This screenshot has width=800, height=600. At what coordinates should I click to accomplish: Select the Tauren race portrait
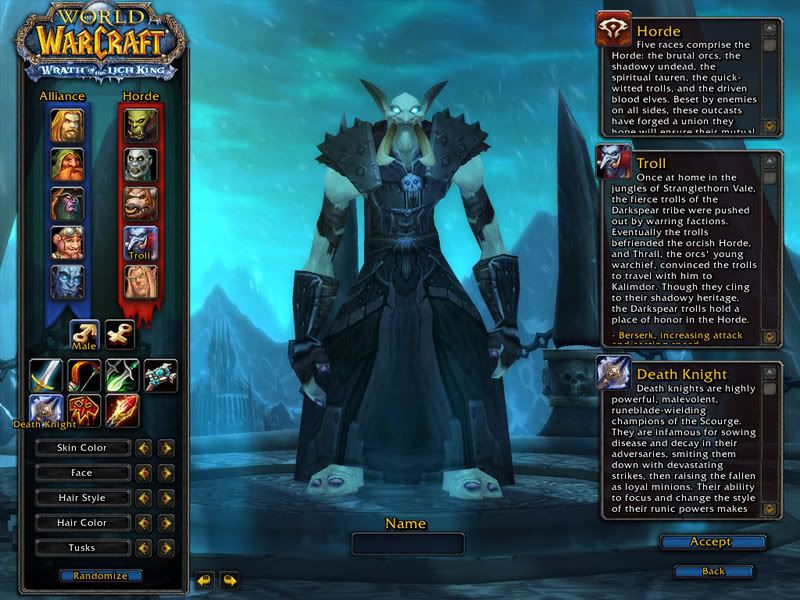click(139, 203)
